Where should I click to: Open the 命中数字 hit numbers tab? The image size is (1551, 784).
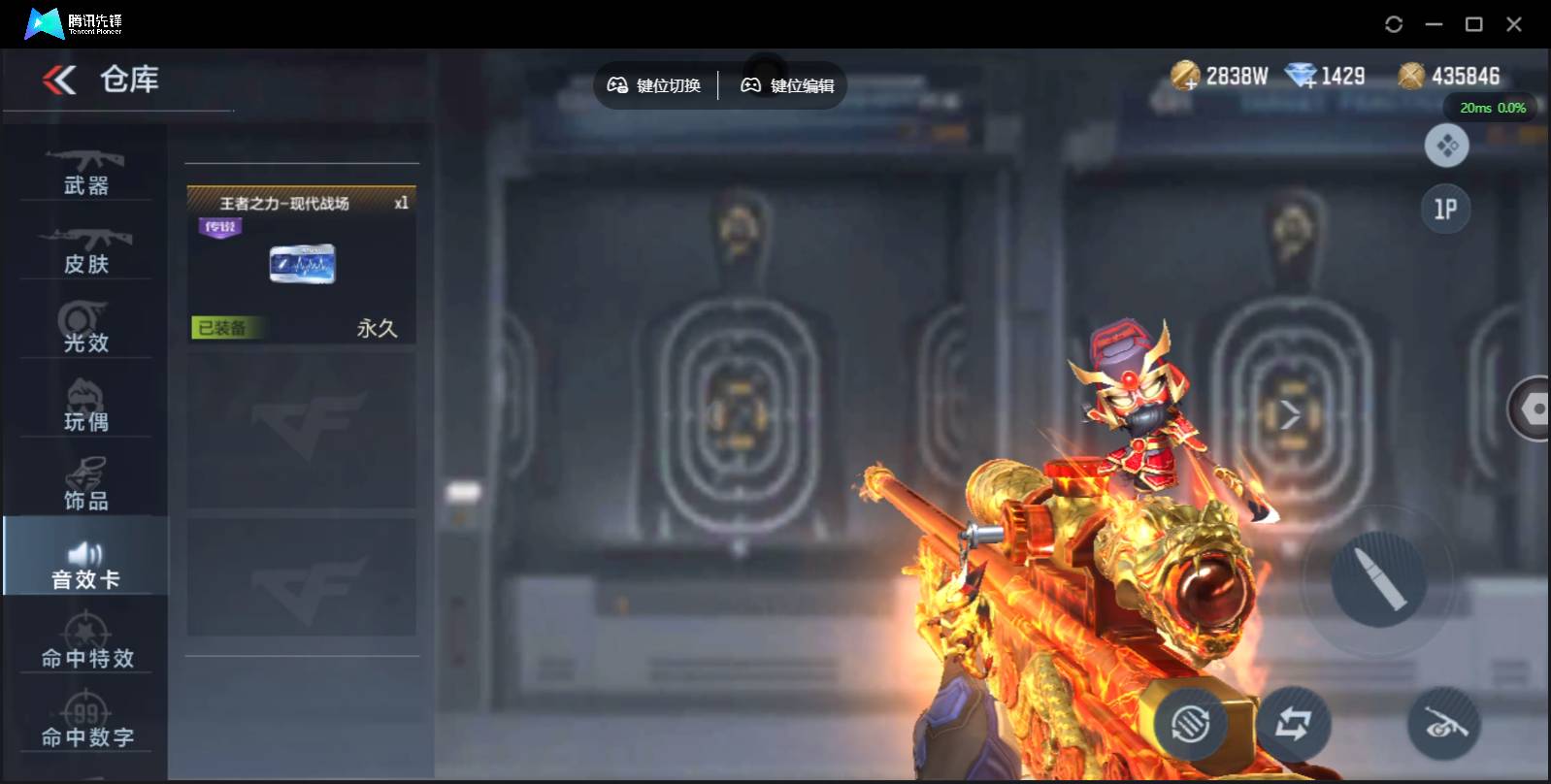(86, 723)
